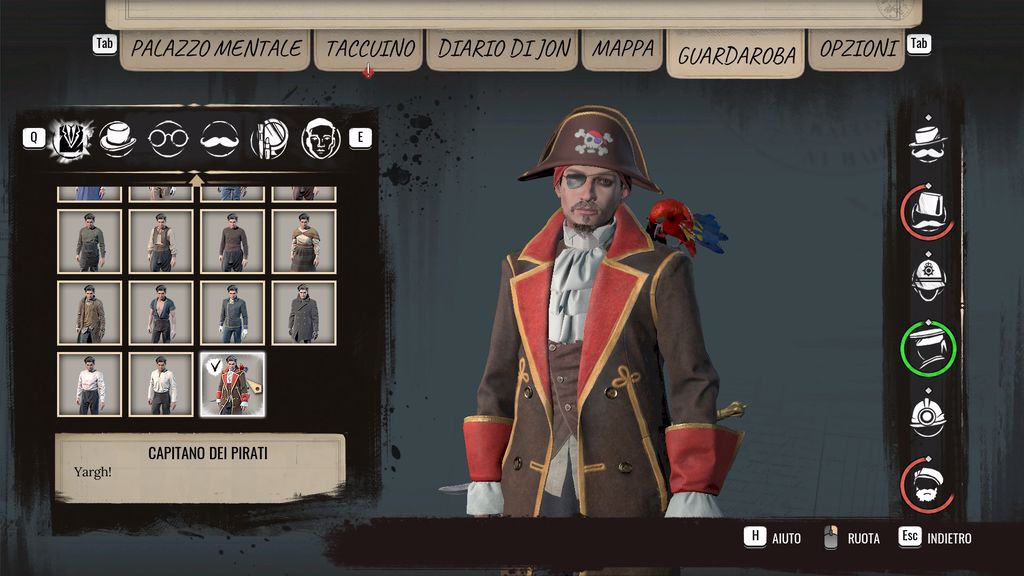
Task: Show the Mappa tab
Action: coord(623,48)
